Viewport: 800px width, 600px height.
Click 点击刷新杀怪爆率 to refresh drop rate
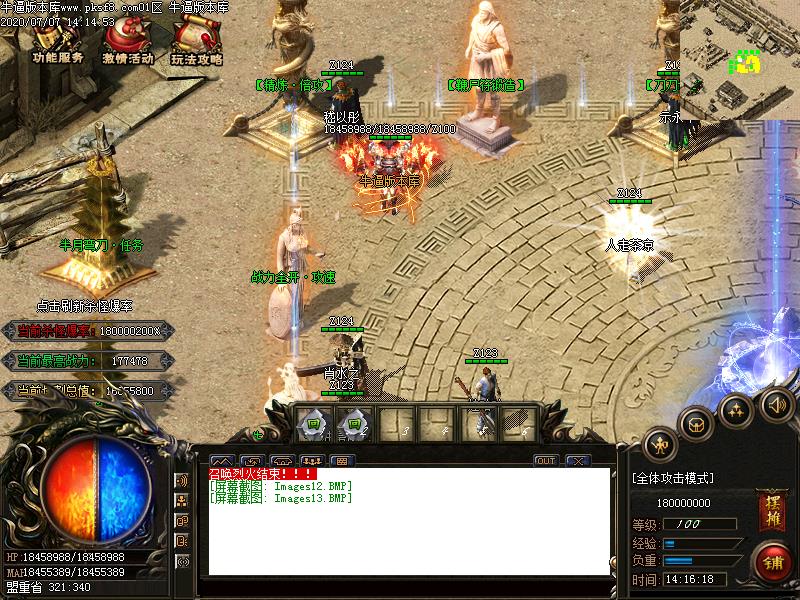point(84,306)
